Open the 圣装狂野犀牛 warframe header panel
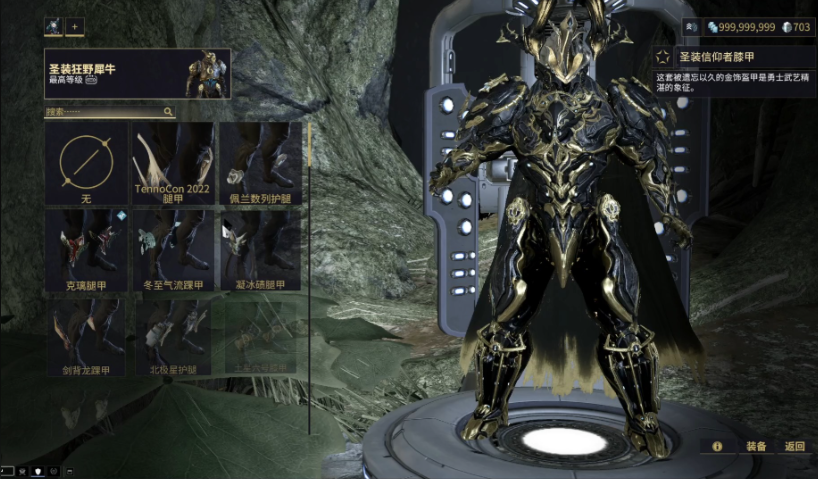The height and width of the screenshot is (479, 818). (x=137, y=74)
